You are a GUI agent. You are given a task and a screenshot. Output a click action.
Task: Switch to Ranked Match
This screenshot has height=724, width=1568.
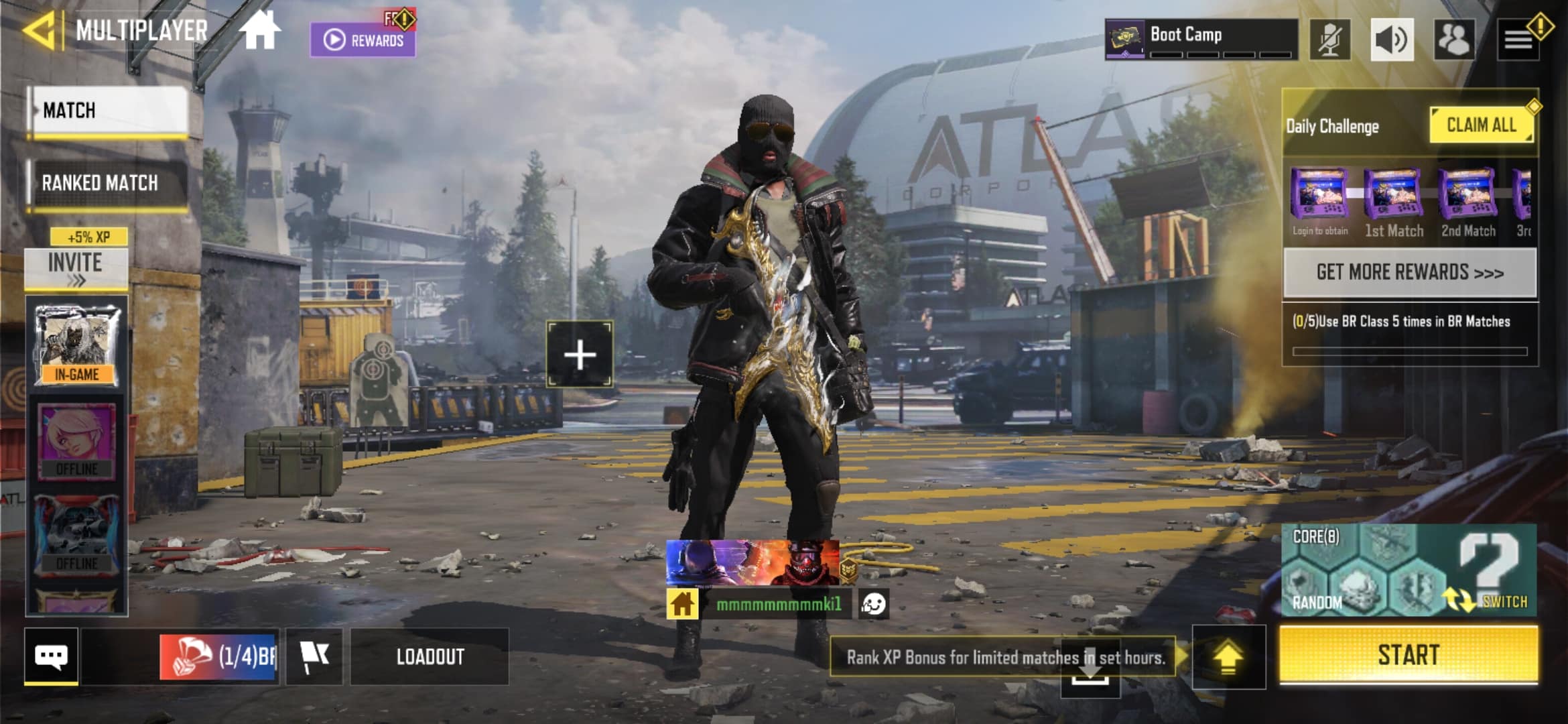pos(107,183)
